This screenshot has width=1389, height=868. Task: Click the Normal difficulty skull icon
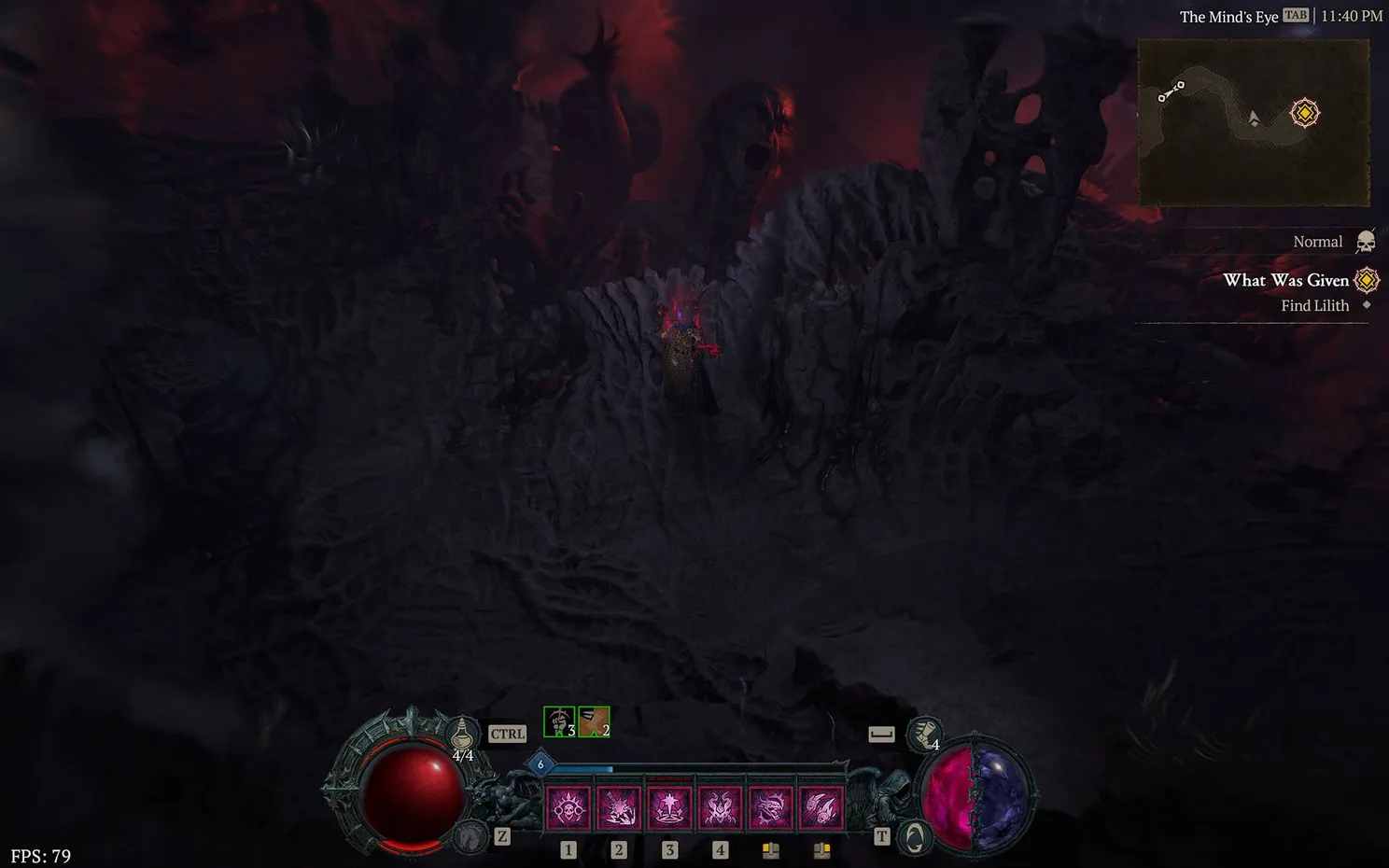(1366, 240)
